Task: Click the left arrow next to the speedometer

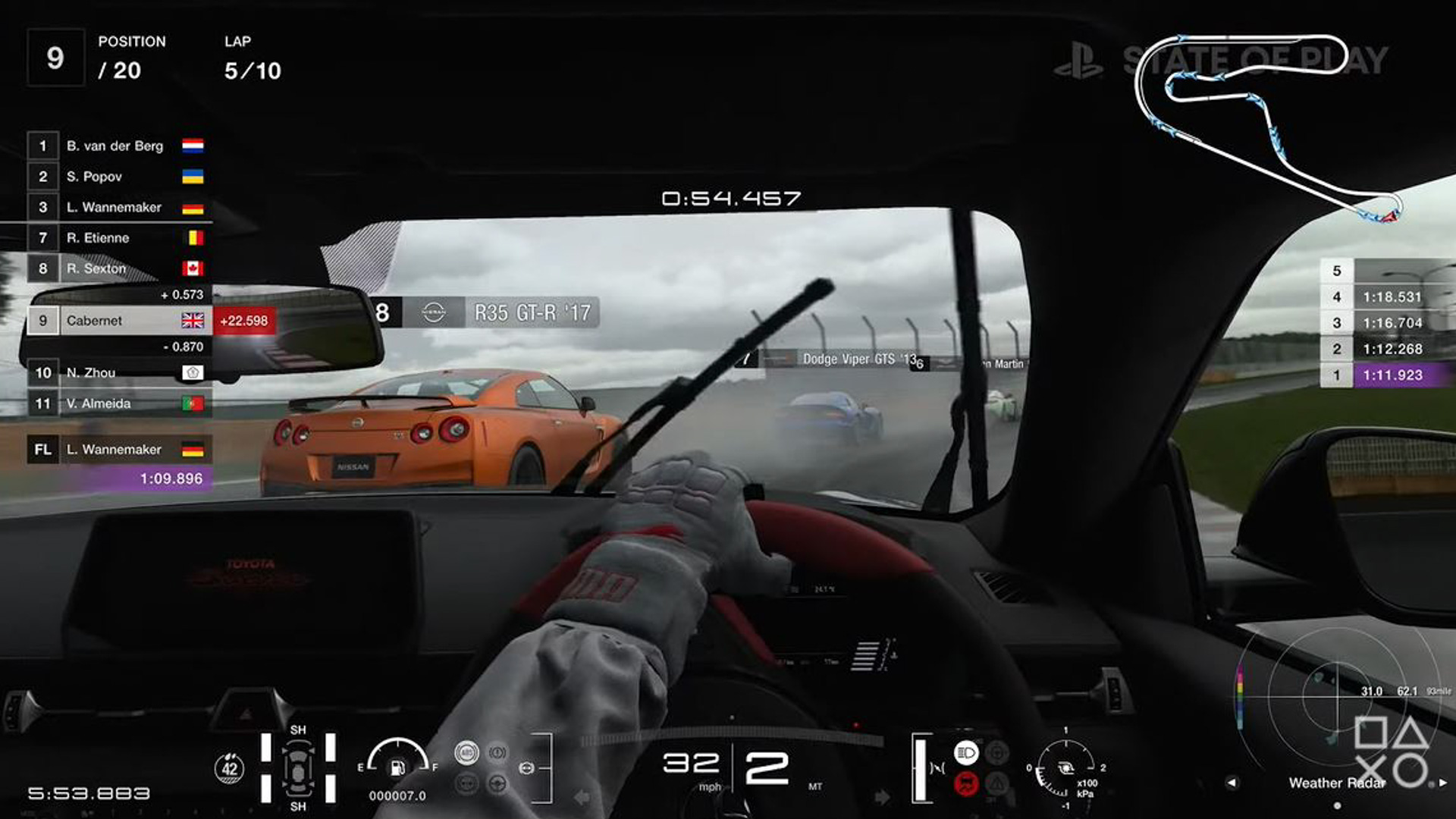Action: point(581,797)
